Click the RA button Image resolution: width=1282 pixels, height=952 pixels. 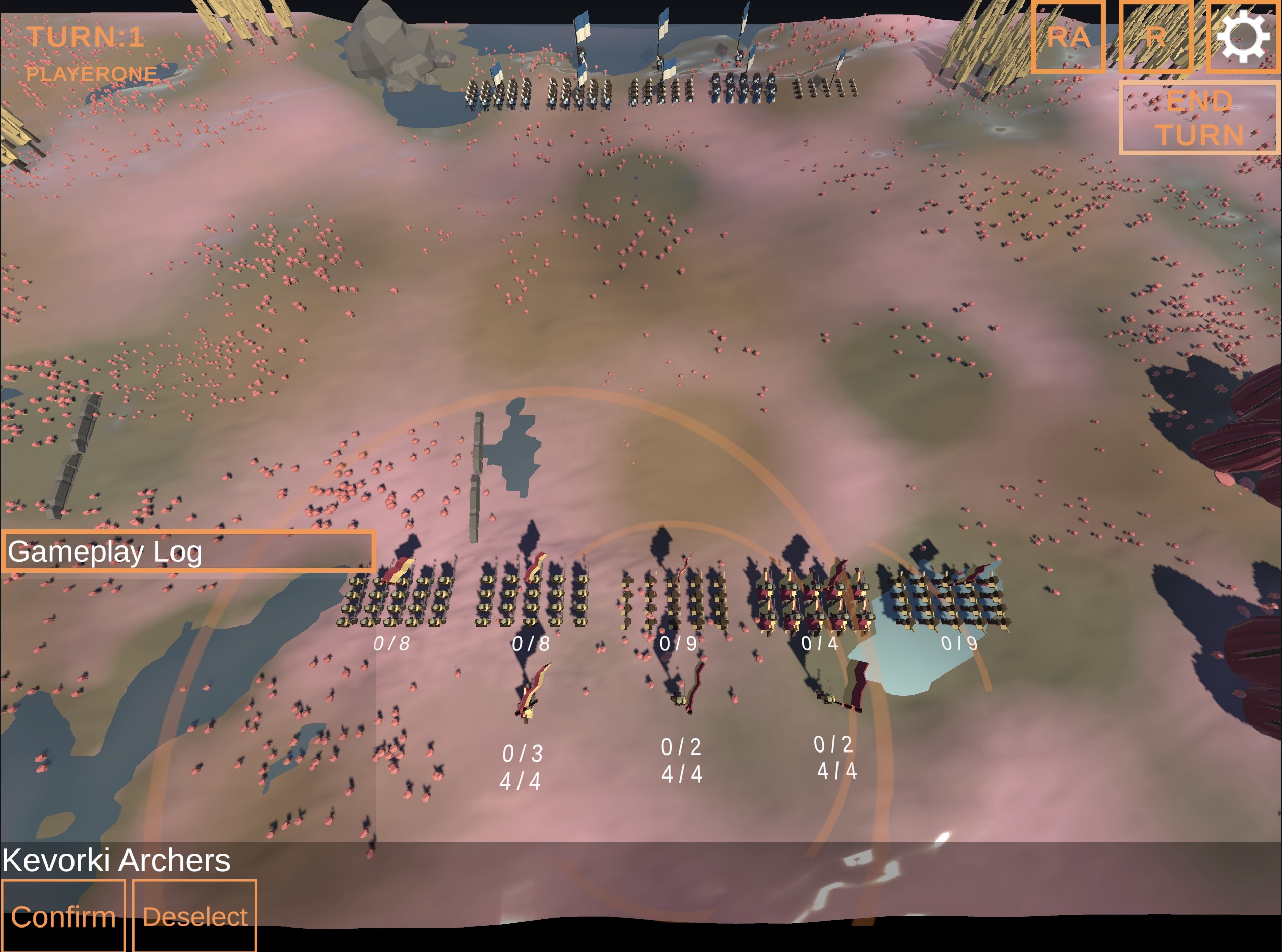pos(1068,37)
